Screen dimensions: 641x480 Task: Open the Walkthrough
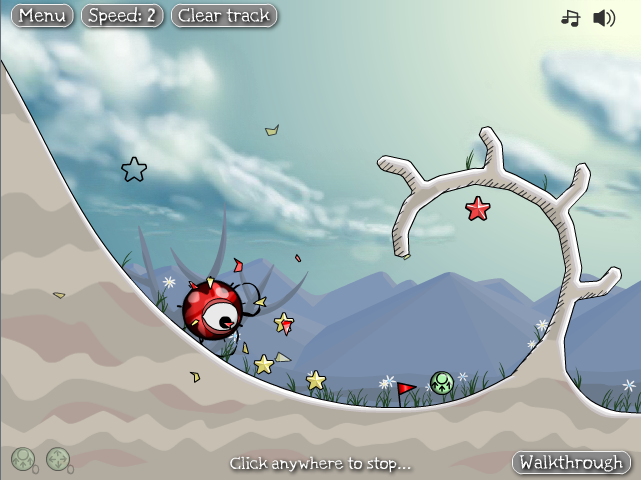pos(571,462)
